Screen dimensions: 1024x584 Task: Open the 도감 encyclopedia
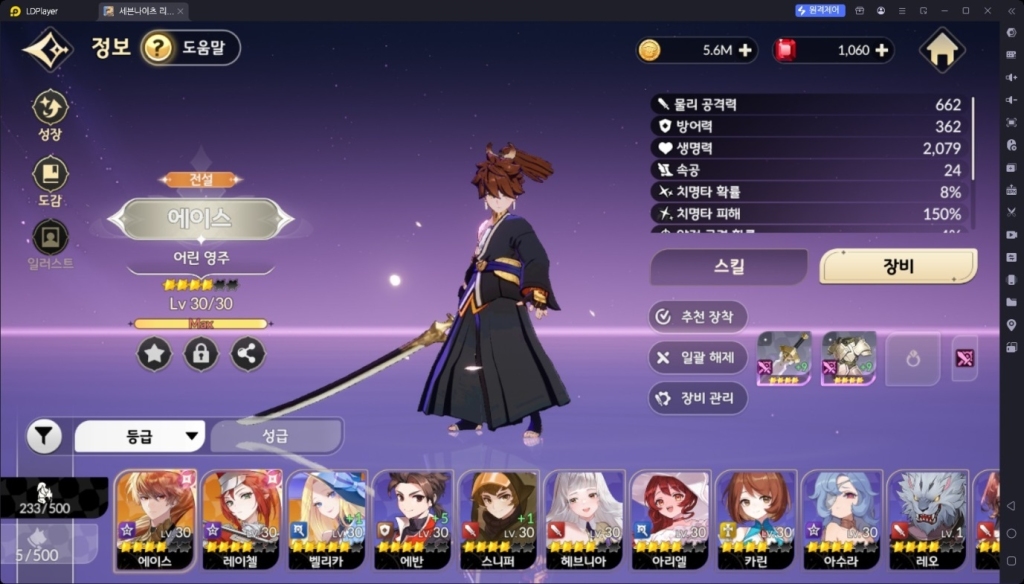pos(51,181)
